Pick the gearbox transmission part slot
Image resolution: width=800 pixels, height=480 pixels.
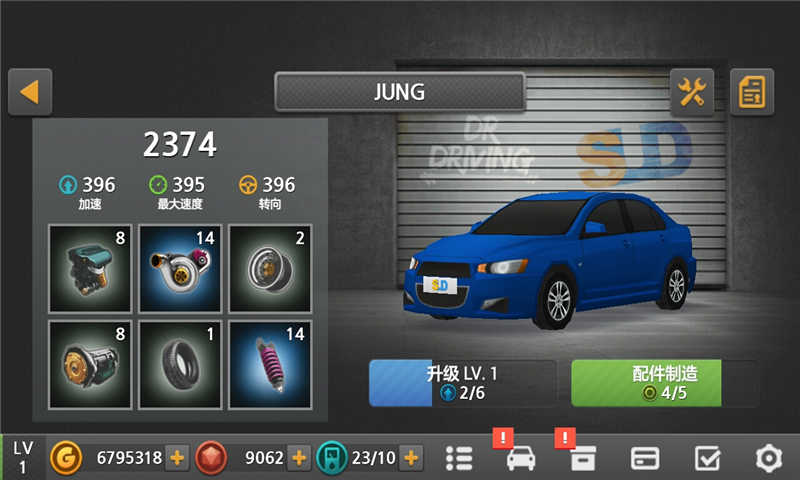[x=90, y=364]
